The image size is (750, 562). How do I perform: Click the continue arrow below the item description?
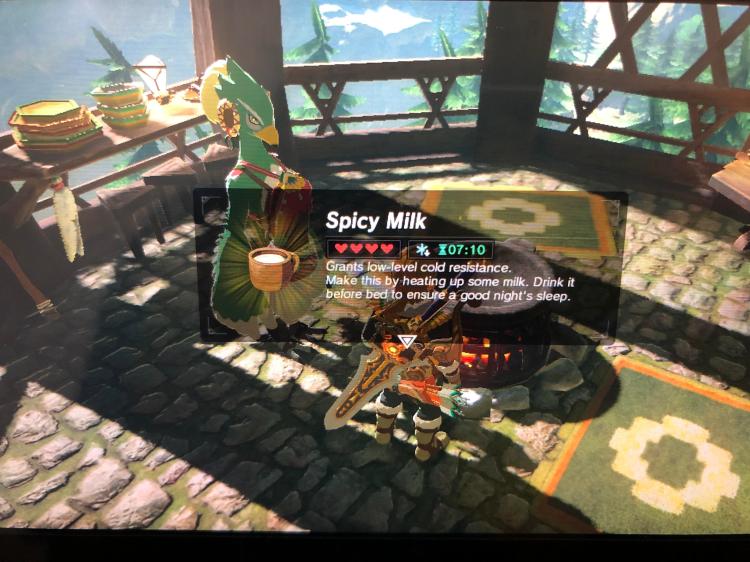coord(407,341)
